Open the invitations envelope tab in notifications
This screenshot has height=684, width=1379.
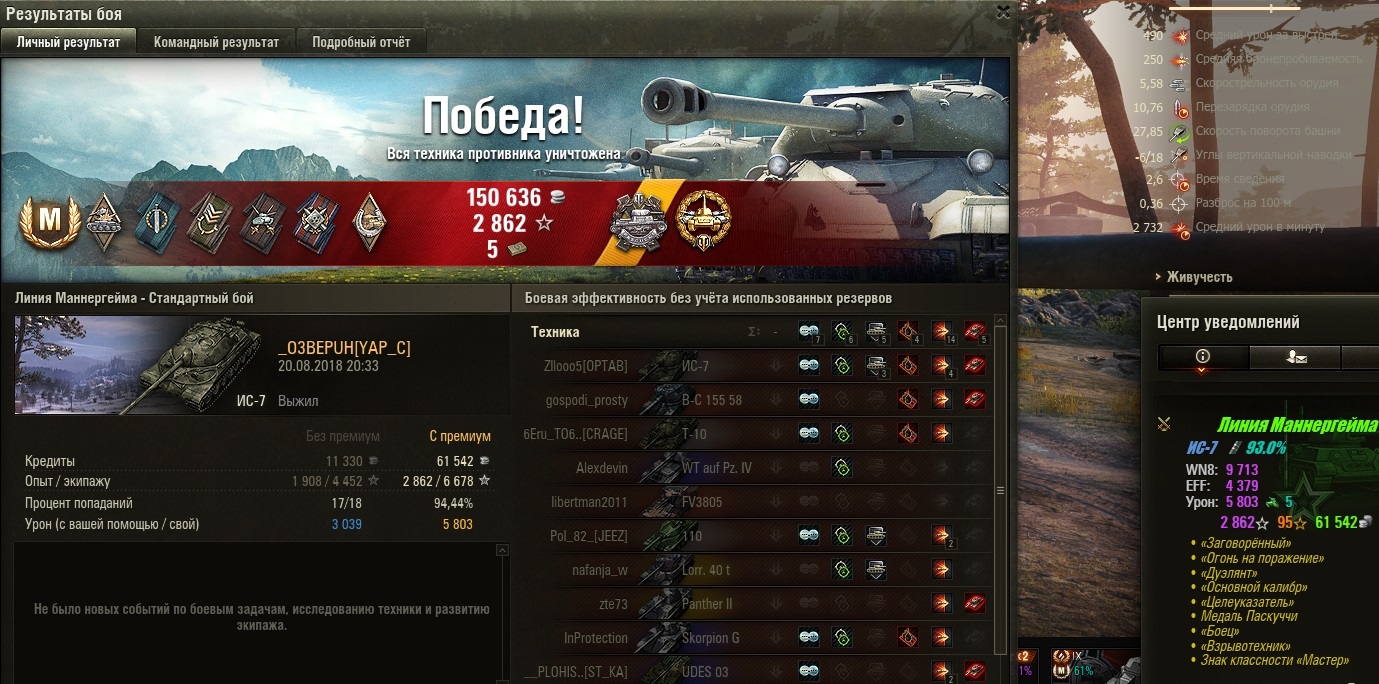1293,357
